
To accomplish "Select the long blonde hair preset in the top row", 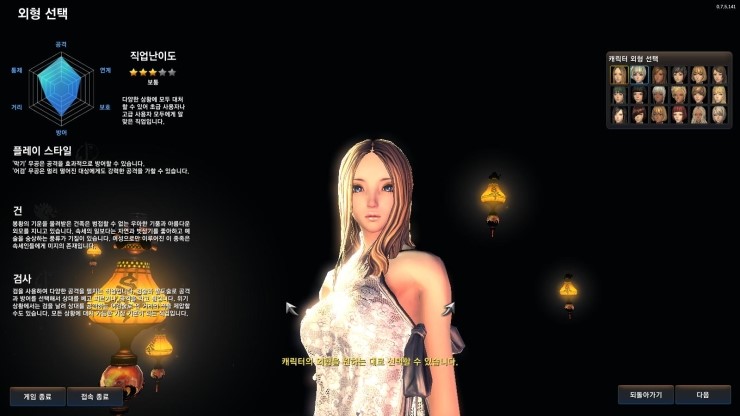I will pos(619,75).
